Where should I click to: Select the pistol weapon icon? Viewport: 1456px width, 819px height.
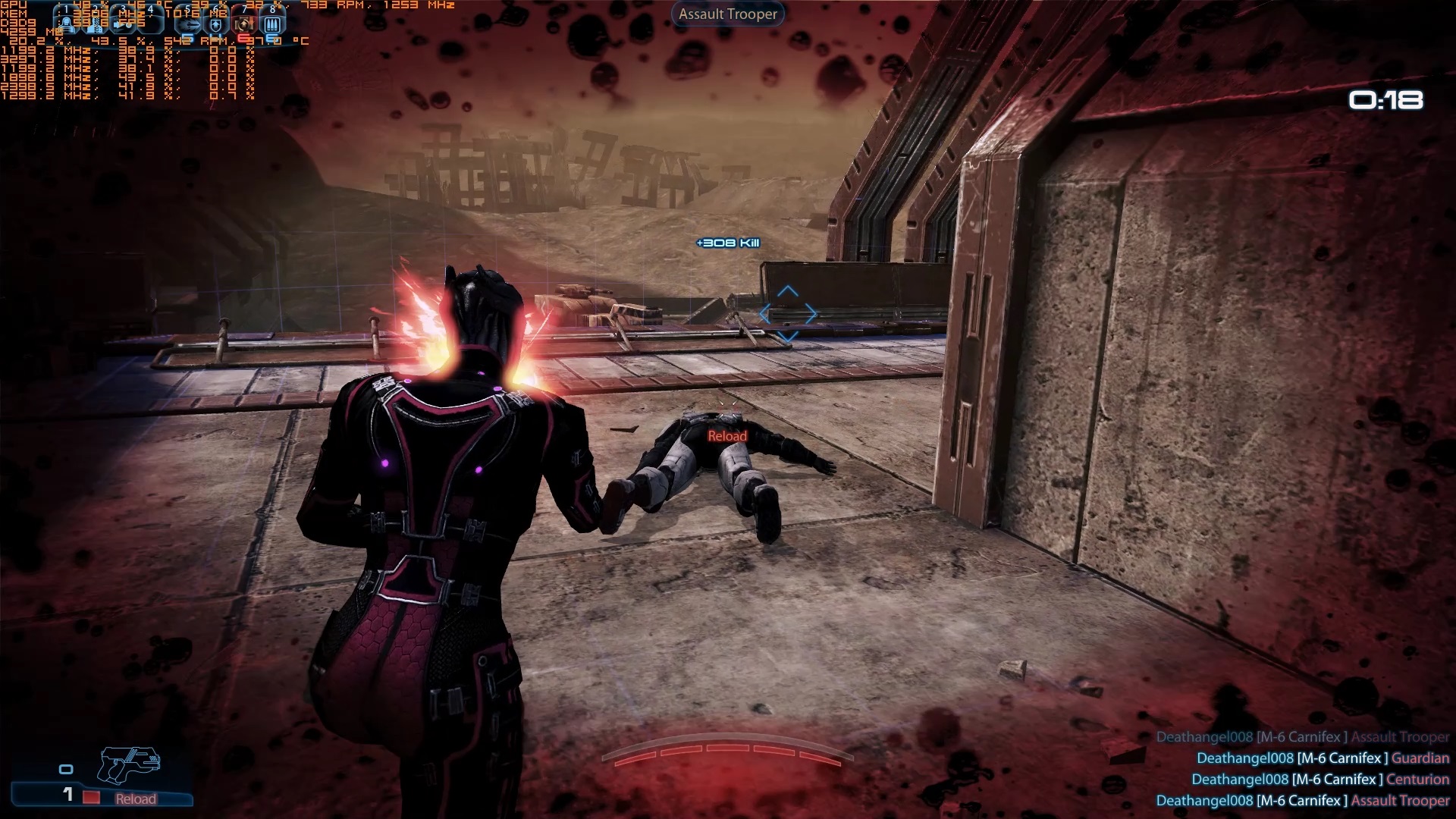128,764
